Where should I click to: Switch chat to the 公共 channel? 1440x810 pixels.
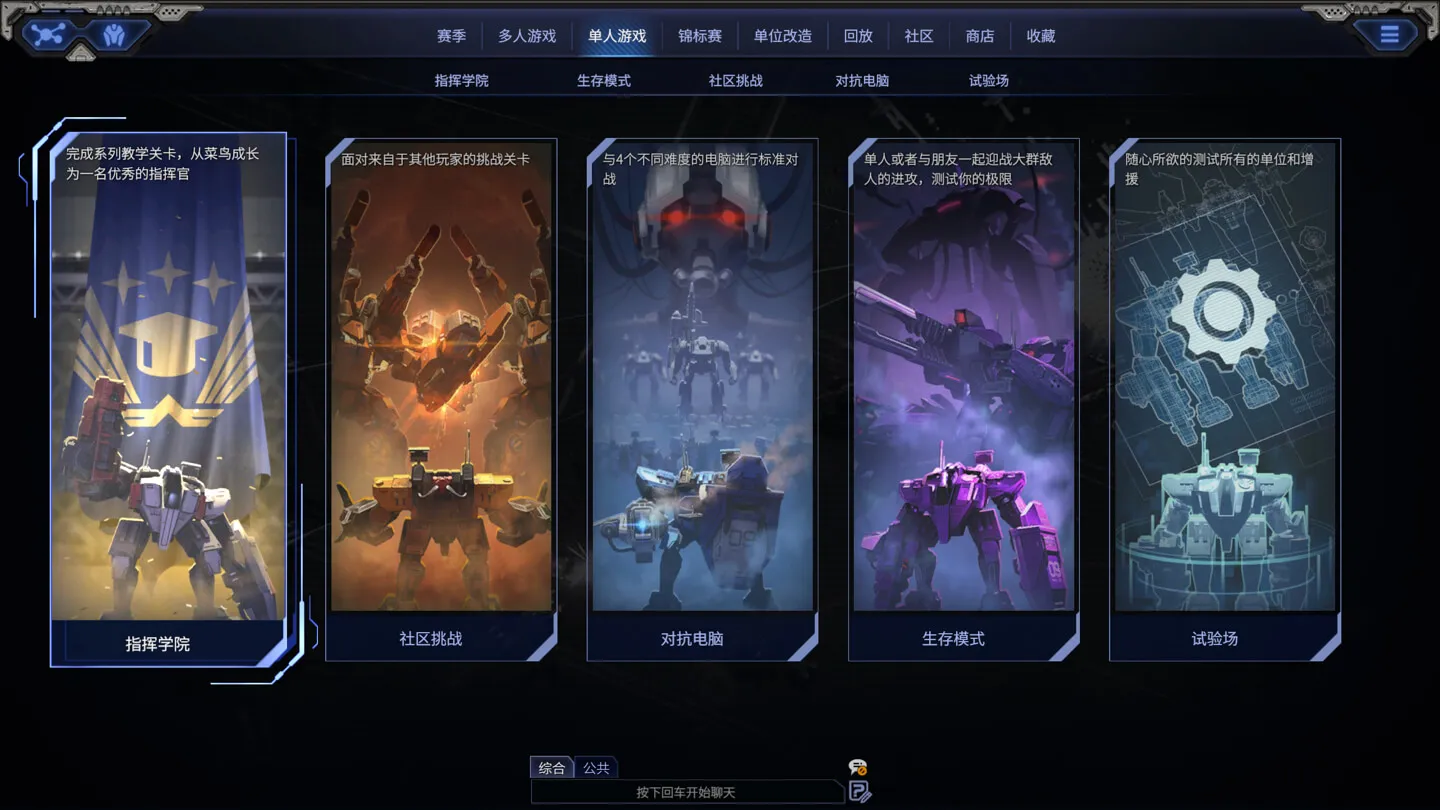click(596, 768)
